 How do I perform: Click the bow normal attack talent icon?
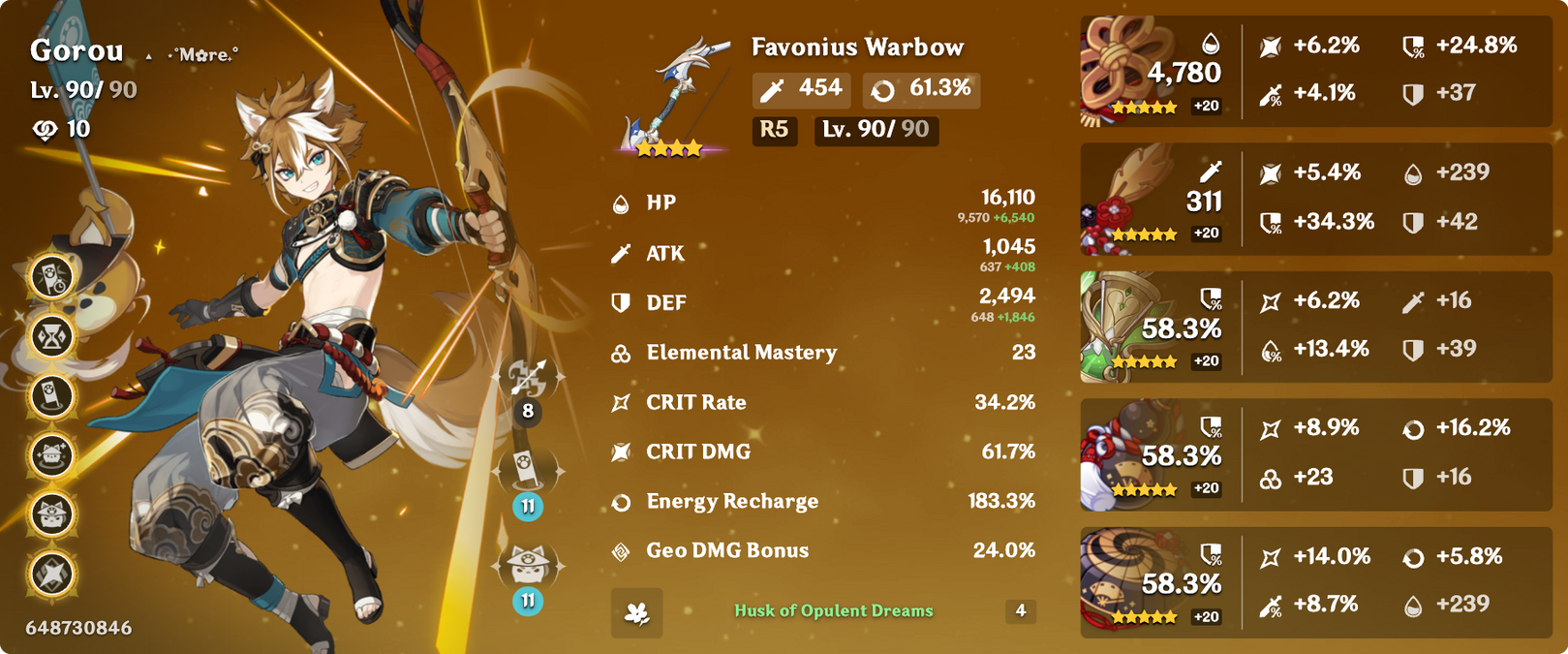(x=528, y=378)
